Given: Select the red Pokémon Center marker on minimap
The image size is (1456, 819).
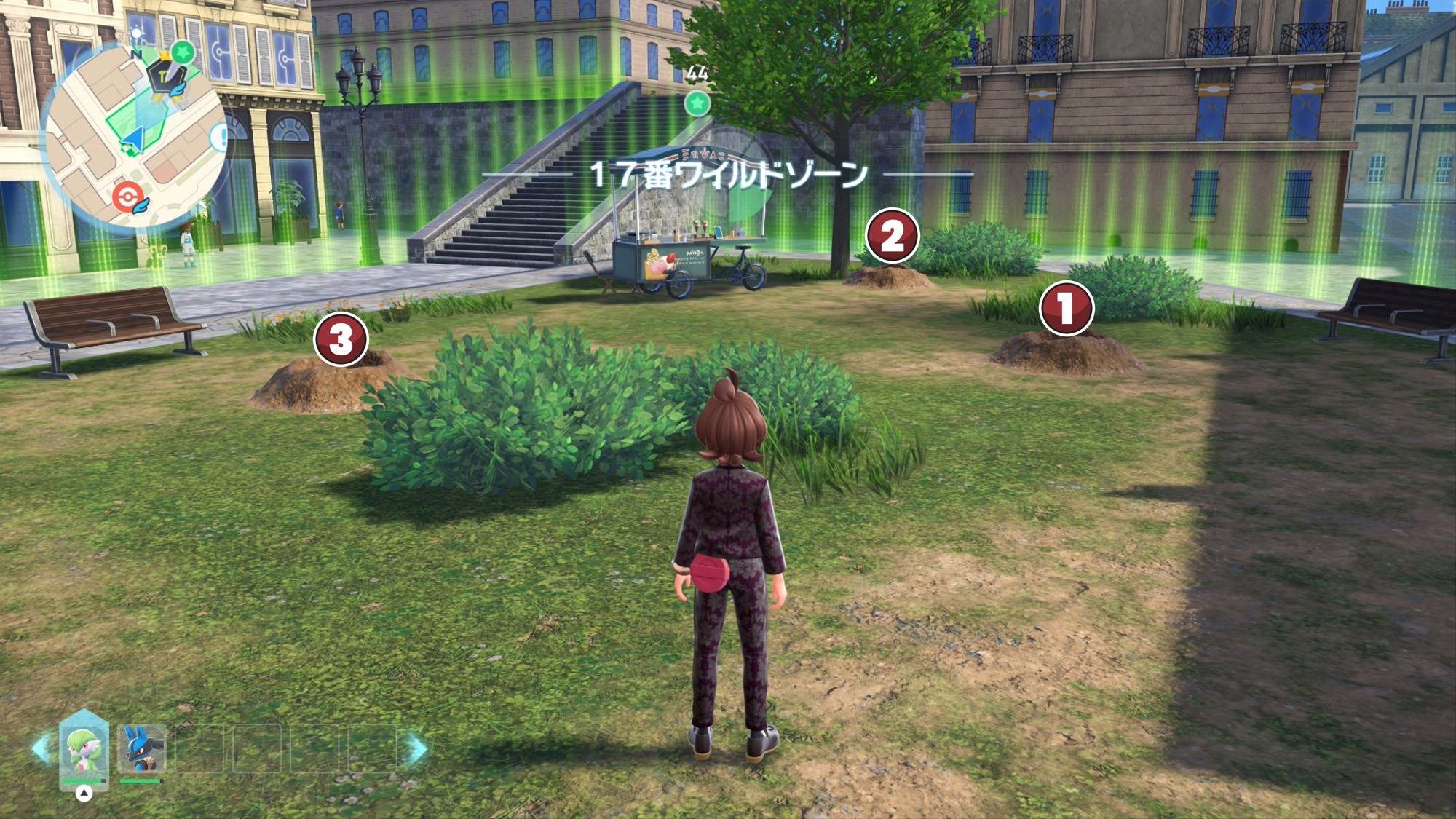Looking at the screenshot, I should pos(127,197).
